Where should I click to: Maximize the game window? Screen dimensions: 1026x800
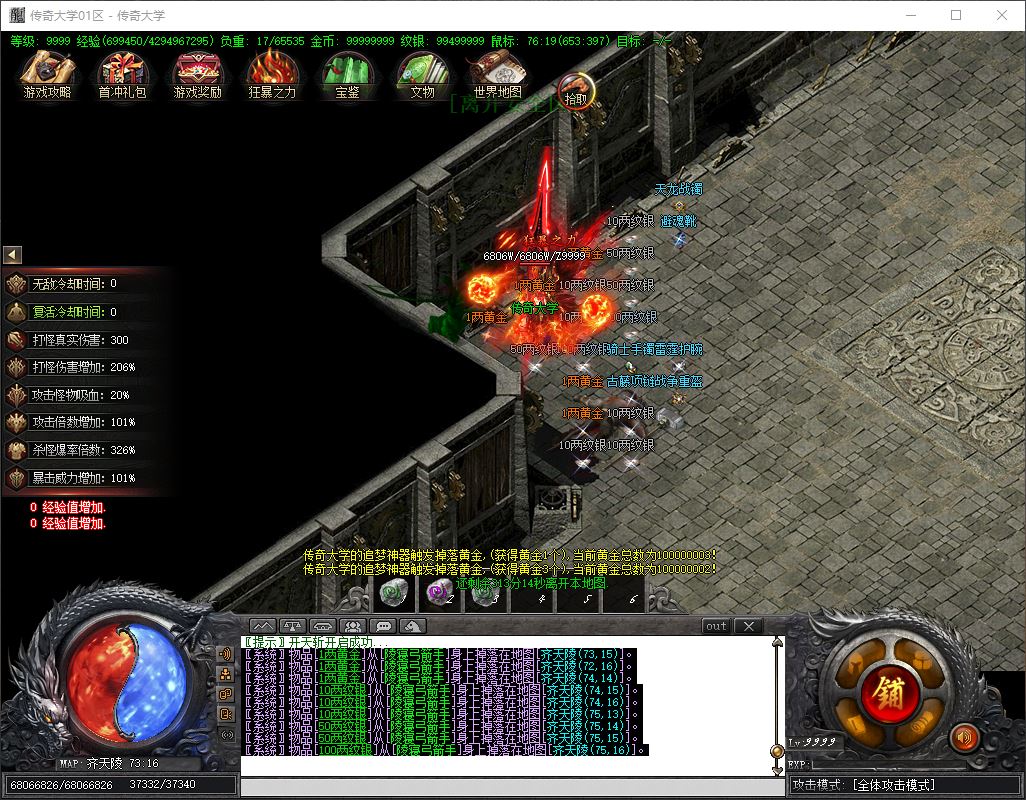click(x=956, y=15)
